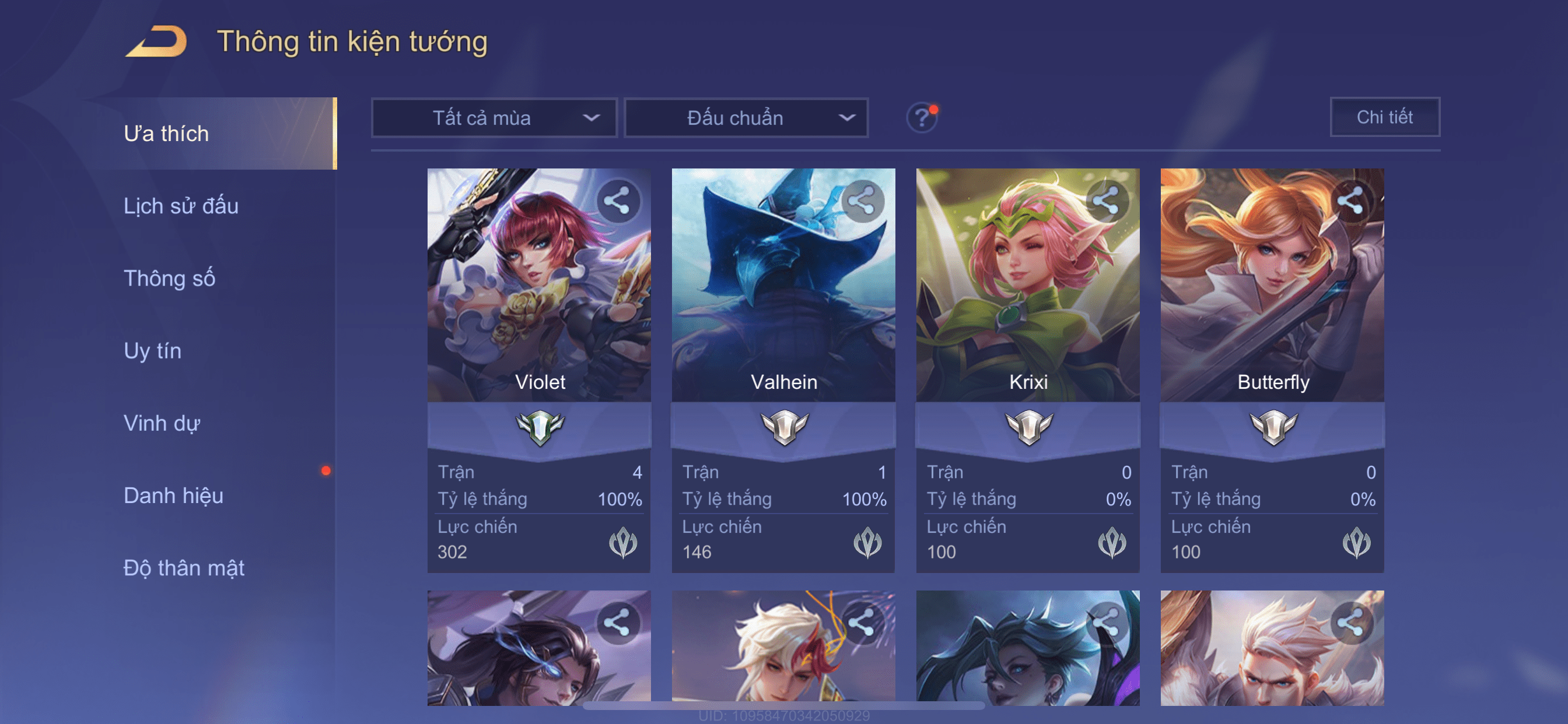1568x724 pixels.
Task: Switch to the Danh hiệu tab
Action: [173, 495]
